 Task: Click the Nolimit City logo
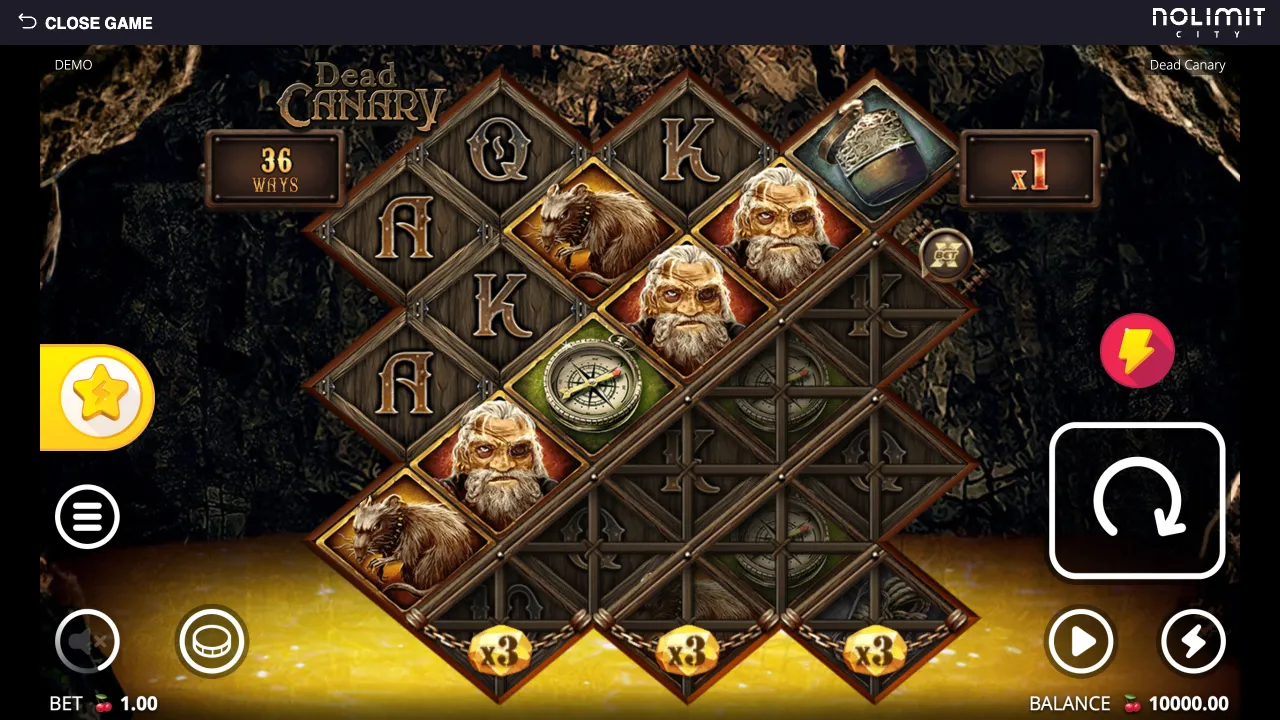pyautogui.click(x=1208, y=21)
